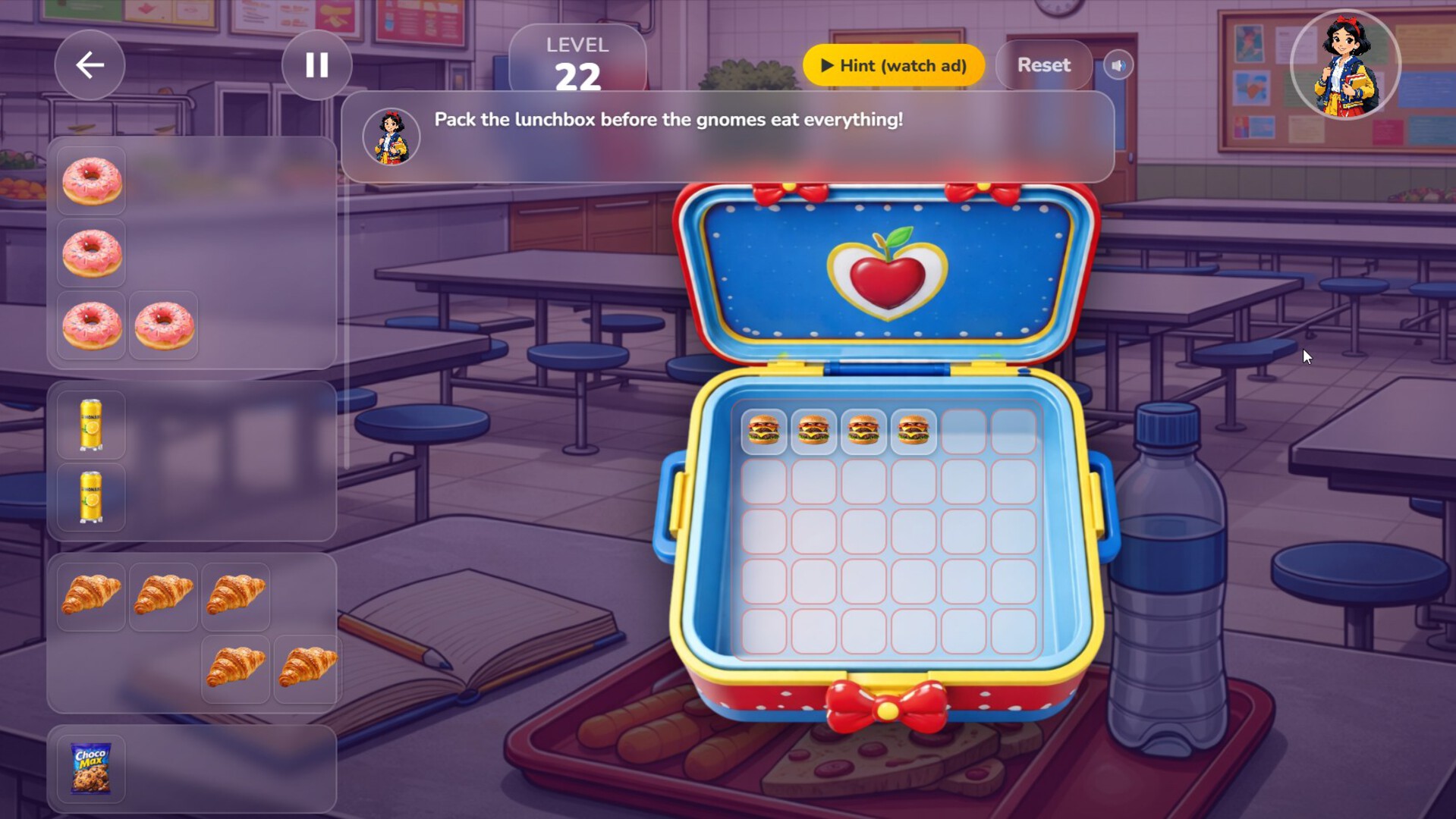The height and width of the screenshot is (819, 1456).
Task: Pick the ChocoMax cookie bag
Action: coord(91,768)
